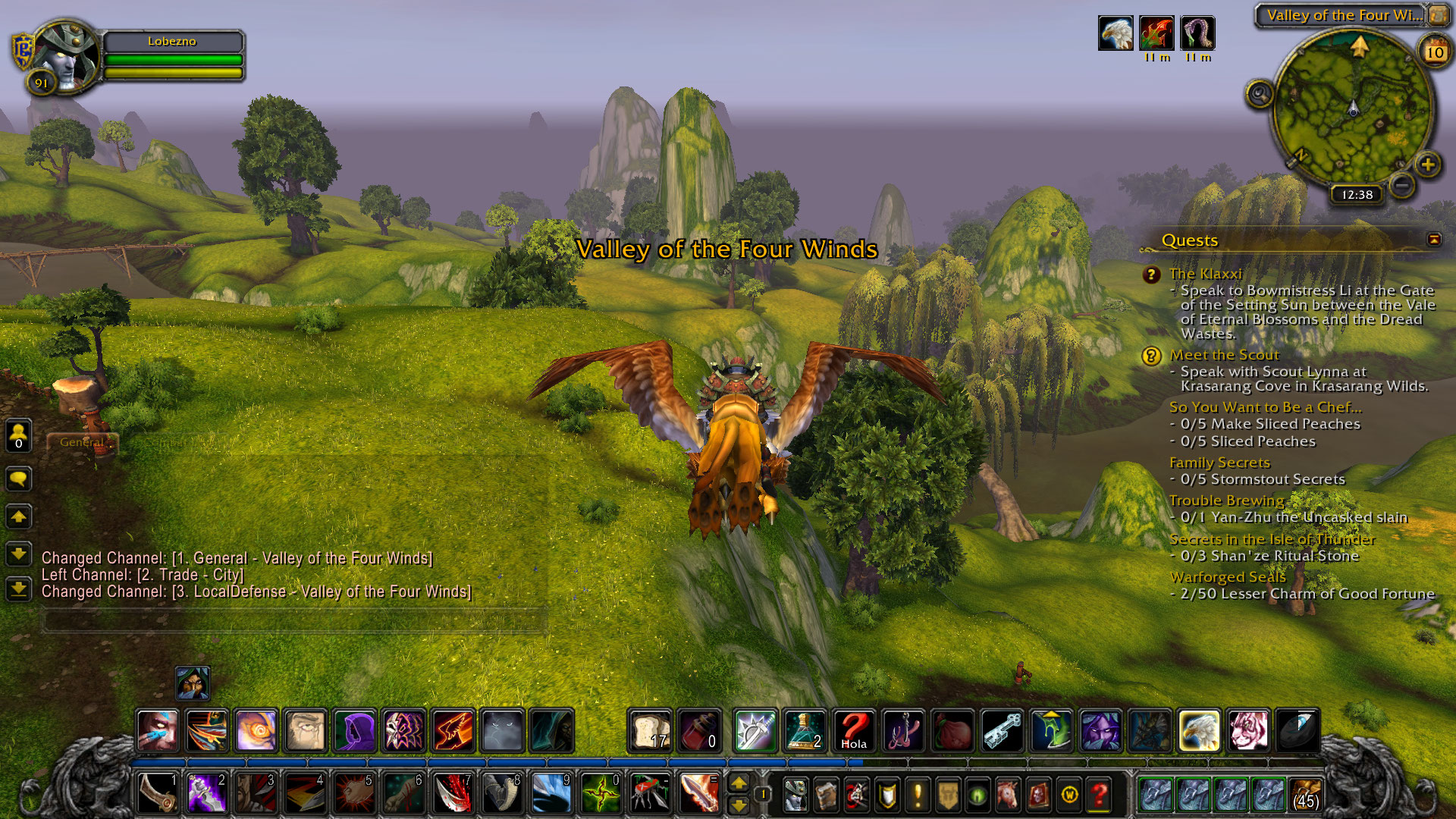Use the skeleton key ability slot
The height and width of the screenshot is (819, 1456).
click(1002, 730)
